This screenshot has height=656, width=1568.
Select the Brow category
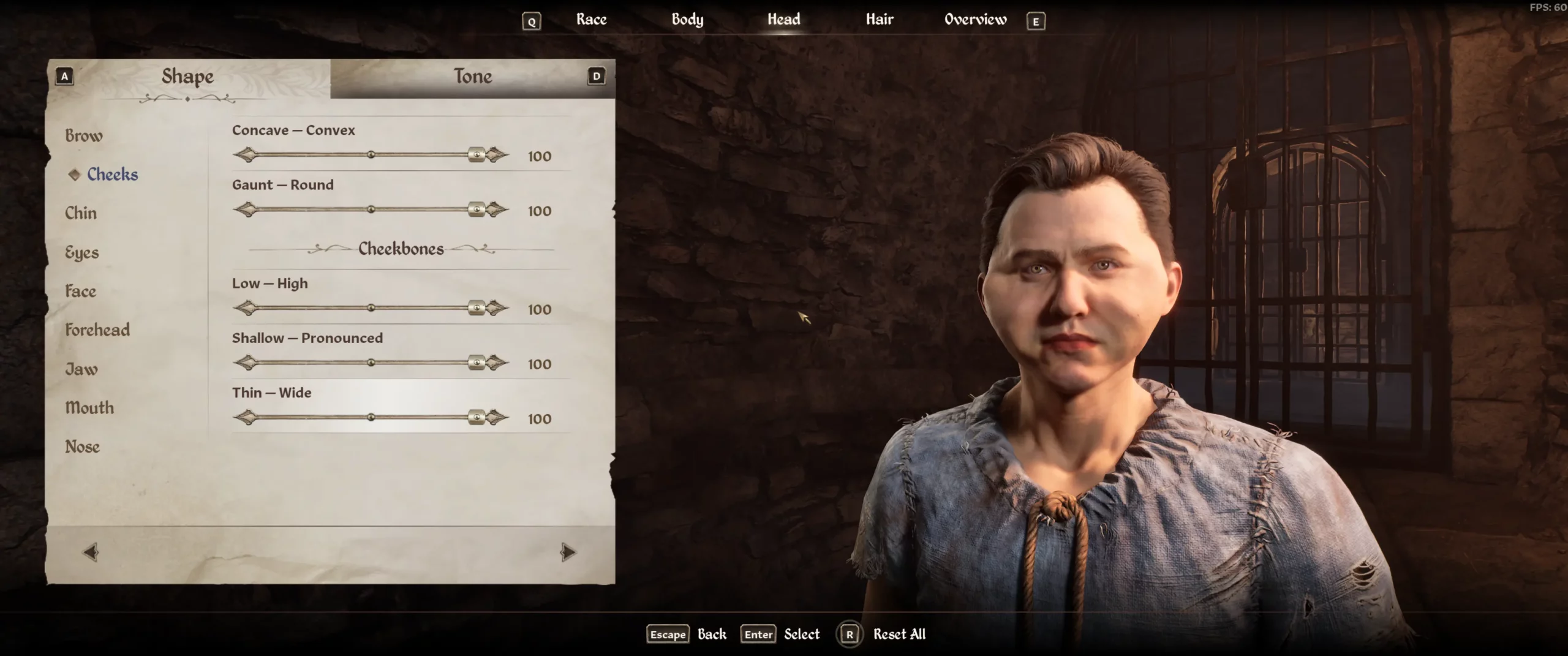point(84,135)
